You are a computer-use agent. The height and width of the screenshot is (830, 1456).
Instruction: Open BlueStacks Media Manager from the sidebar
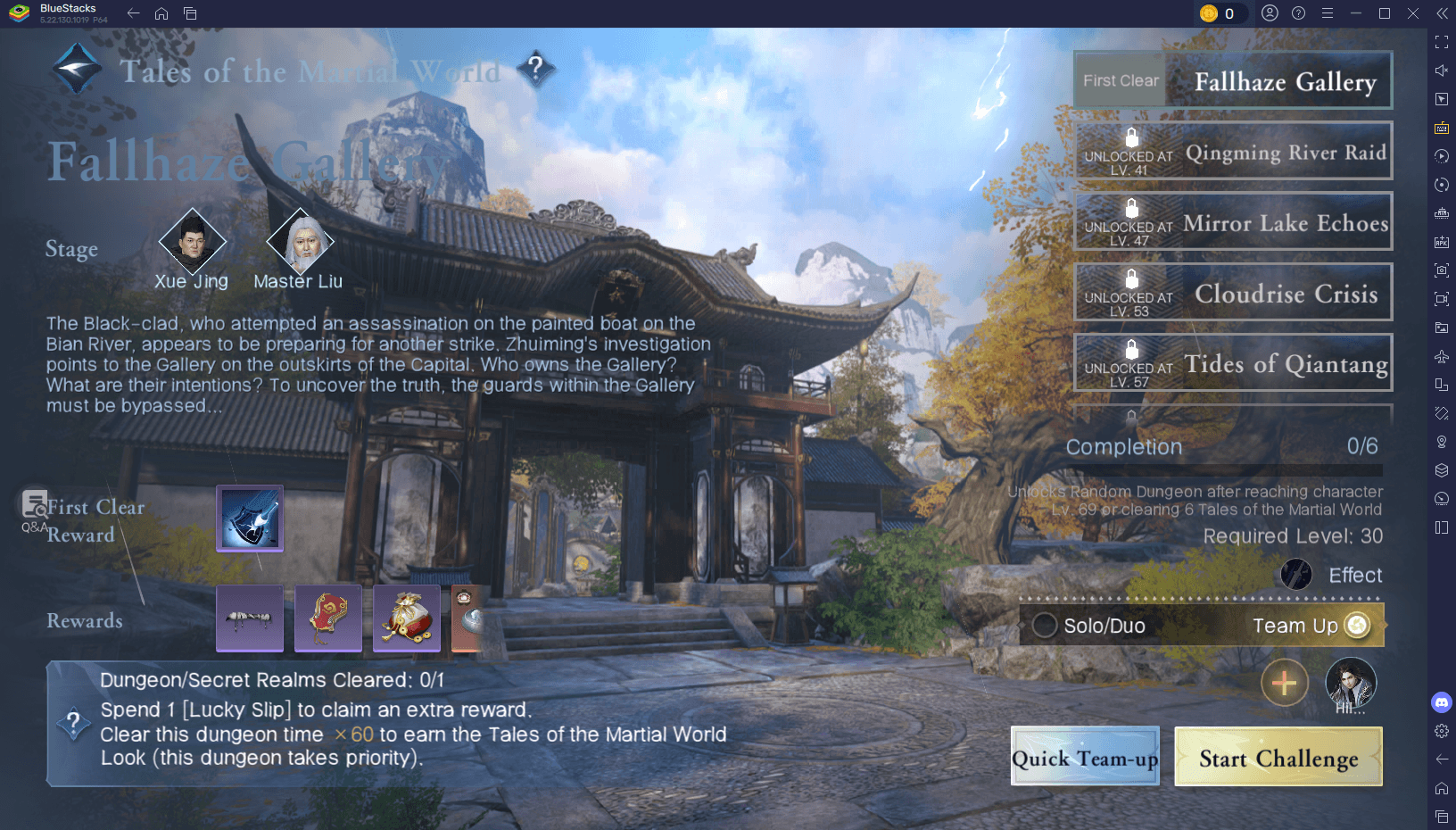click(x=1442, y=325)
